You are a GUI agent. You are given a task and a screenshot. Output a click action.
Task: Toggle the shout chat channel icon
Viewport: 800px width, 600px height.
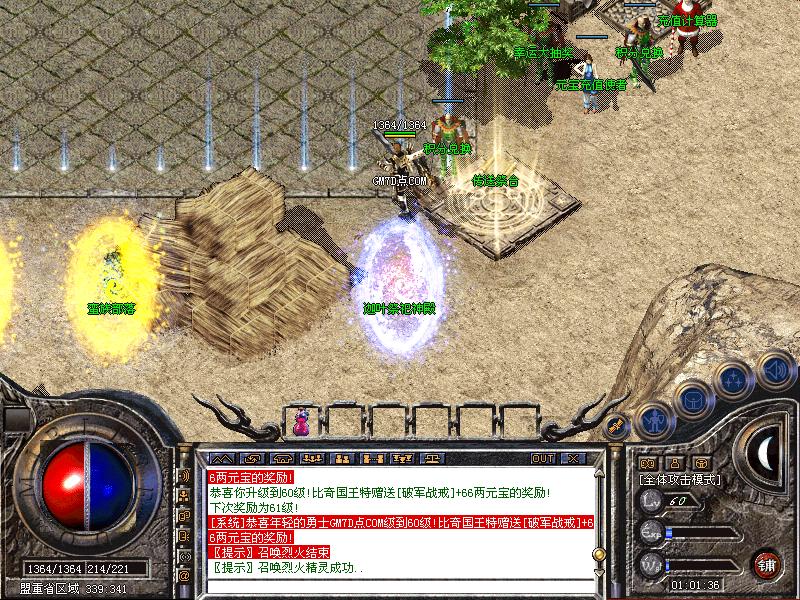[184, 476]
